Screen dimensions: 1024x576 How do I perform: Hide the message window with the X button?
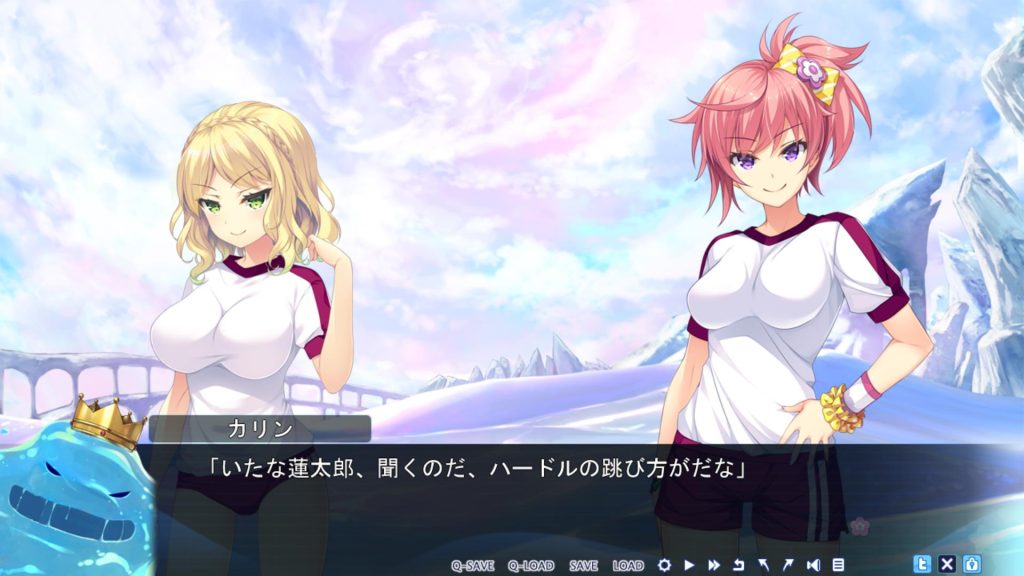coord(947,564)
